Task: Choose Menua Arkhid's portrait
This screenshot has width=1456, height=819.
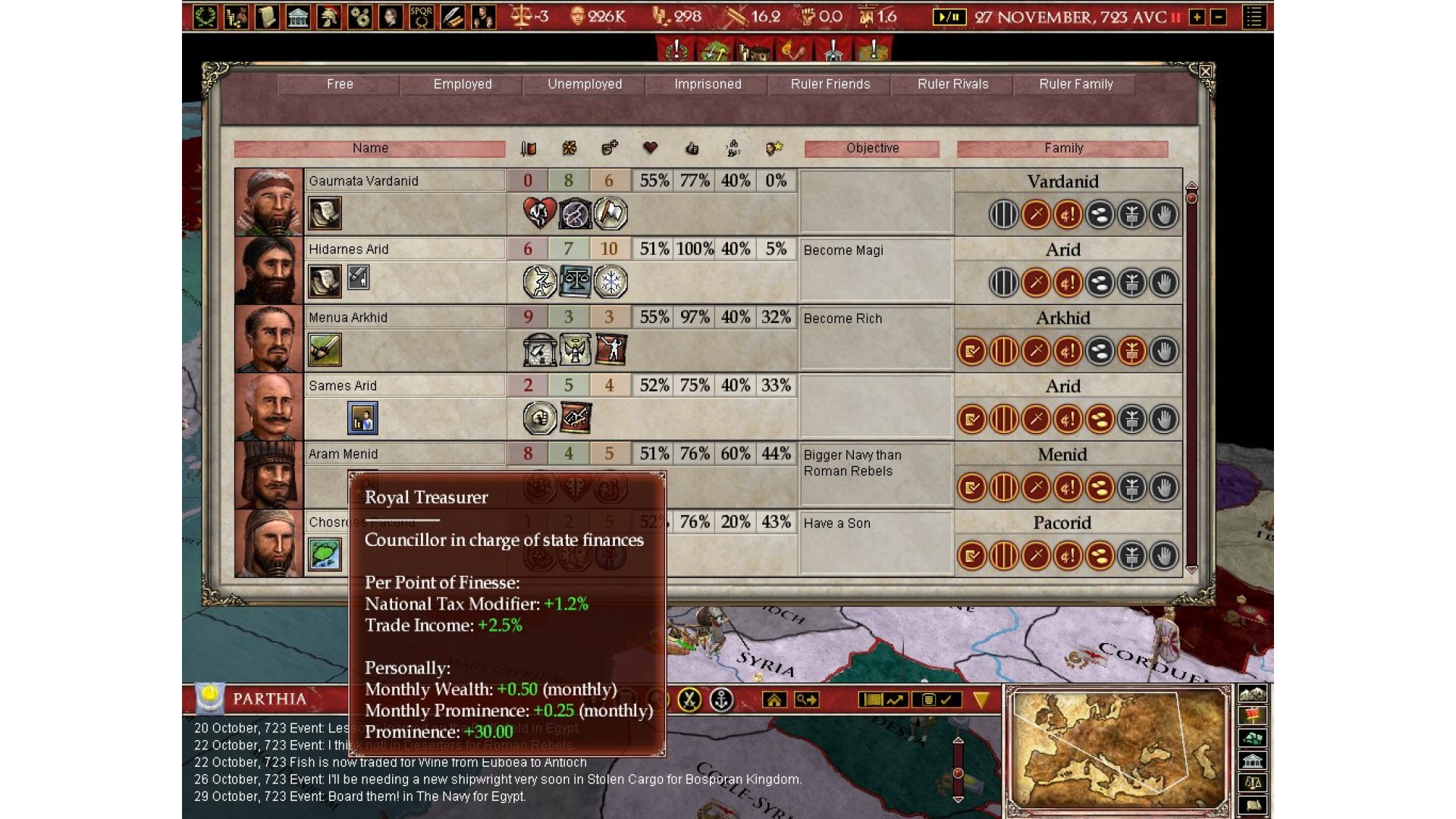Action: [268, 338]
